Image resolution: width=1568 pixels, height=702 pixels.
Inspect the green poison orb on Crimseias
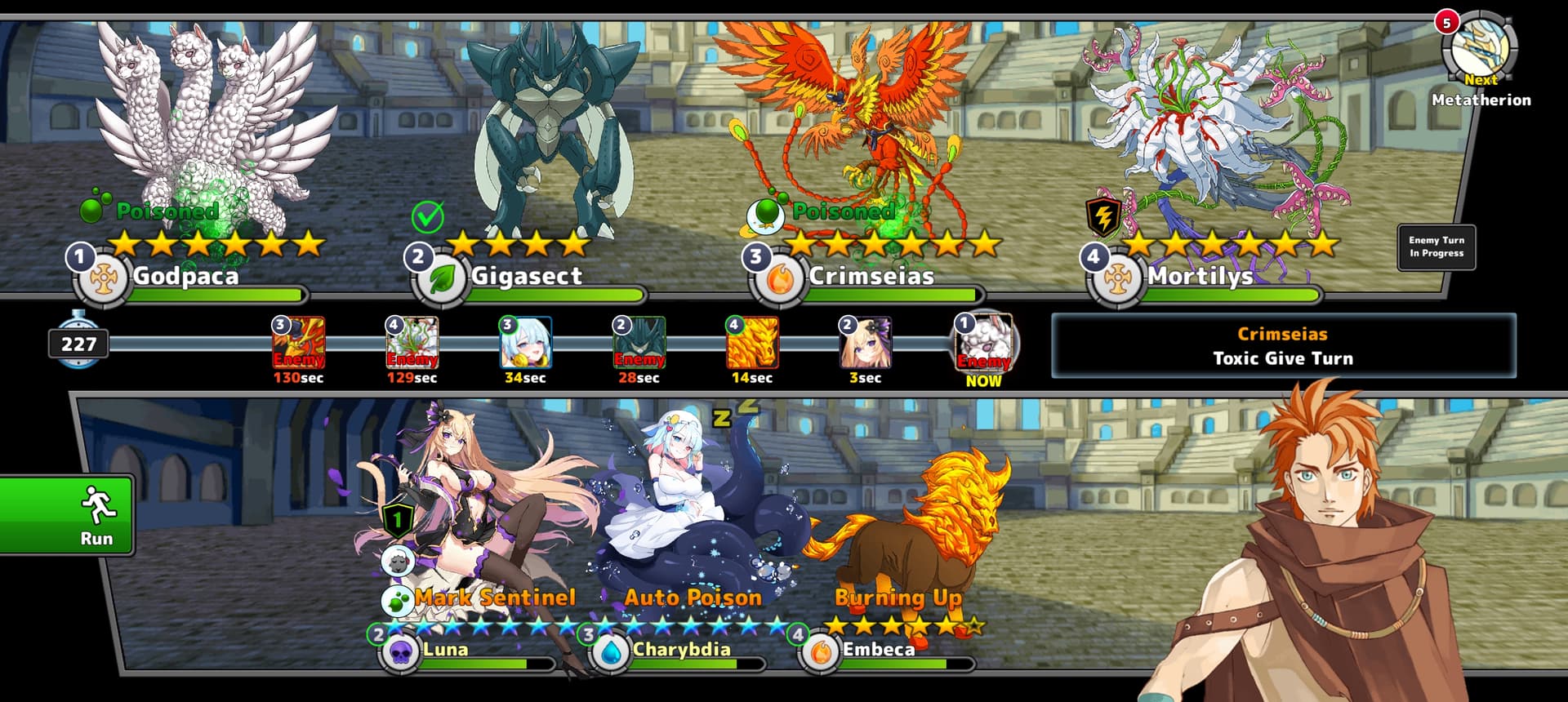coord(766,214)
